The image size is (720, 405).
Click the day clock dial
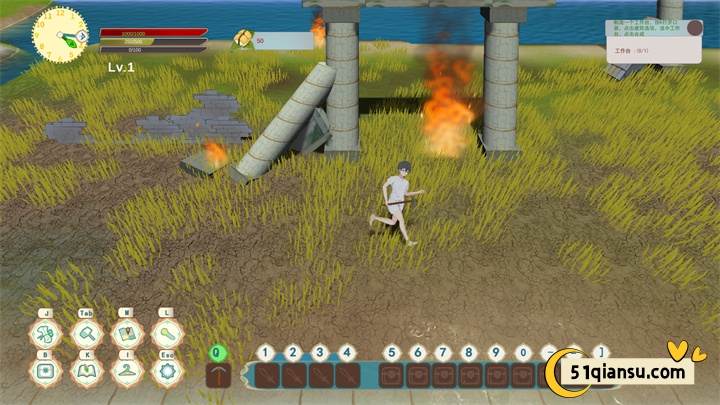[59, 35]
